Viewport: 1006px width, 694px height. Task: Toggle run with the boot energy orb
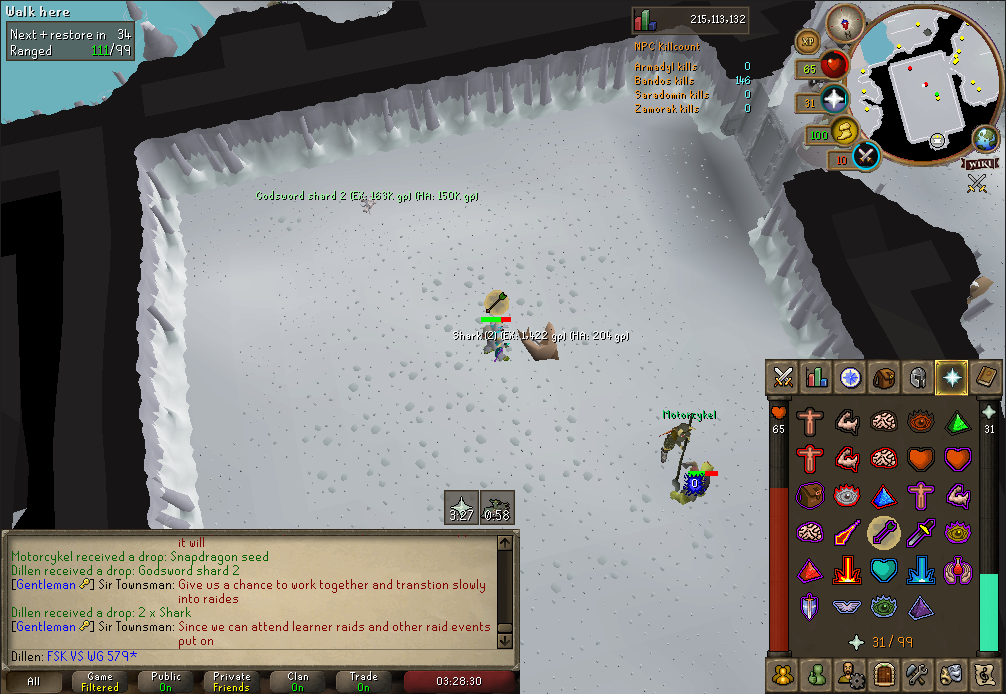[x=846, y=132]
